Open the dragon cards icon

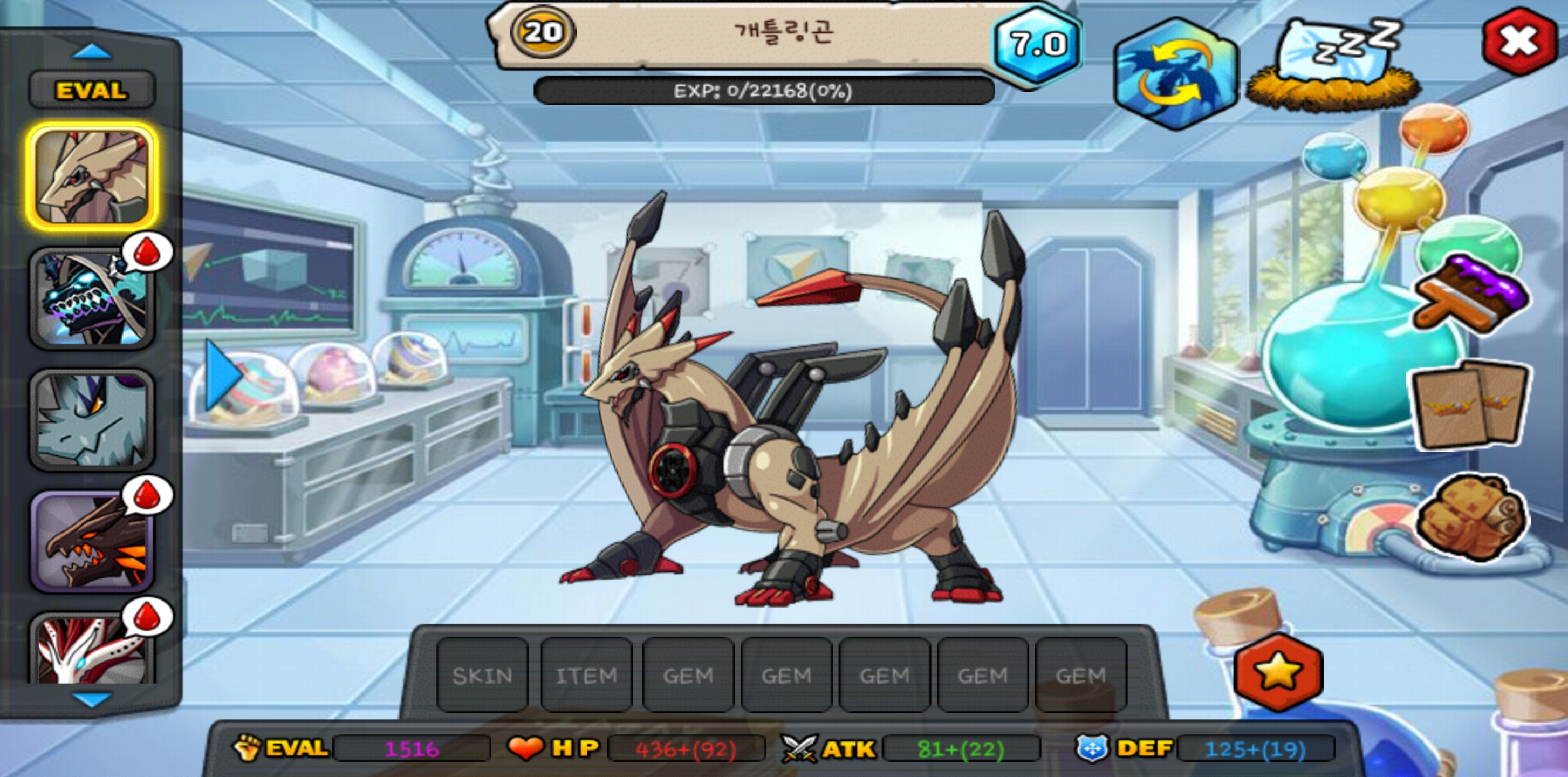1470,405
